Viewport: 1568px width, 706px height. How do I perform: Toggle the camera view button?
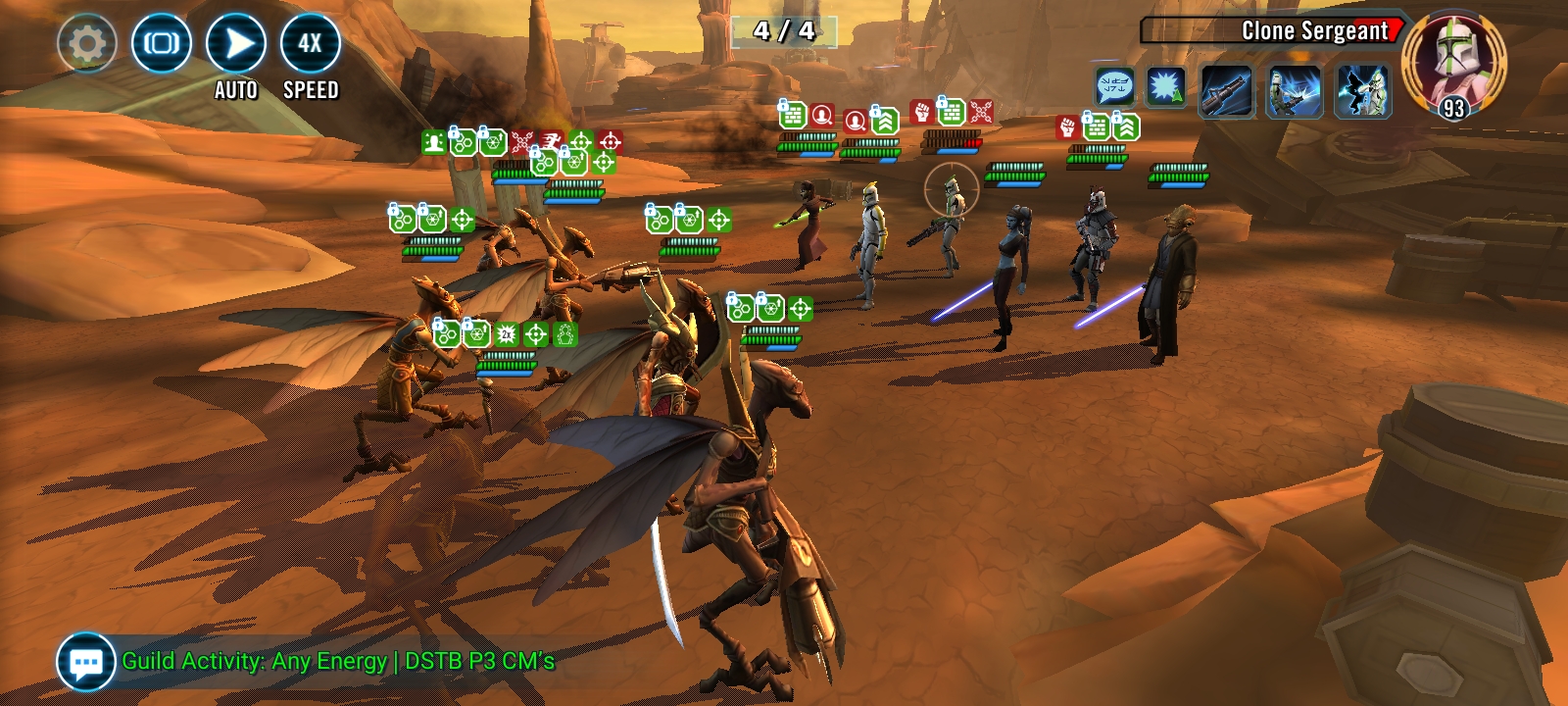pyautogui.click(x=162, y=43)
